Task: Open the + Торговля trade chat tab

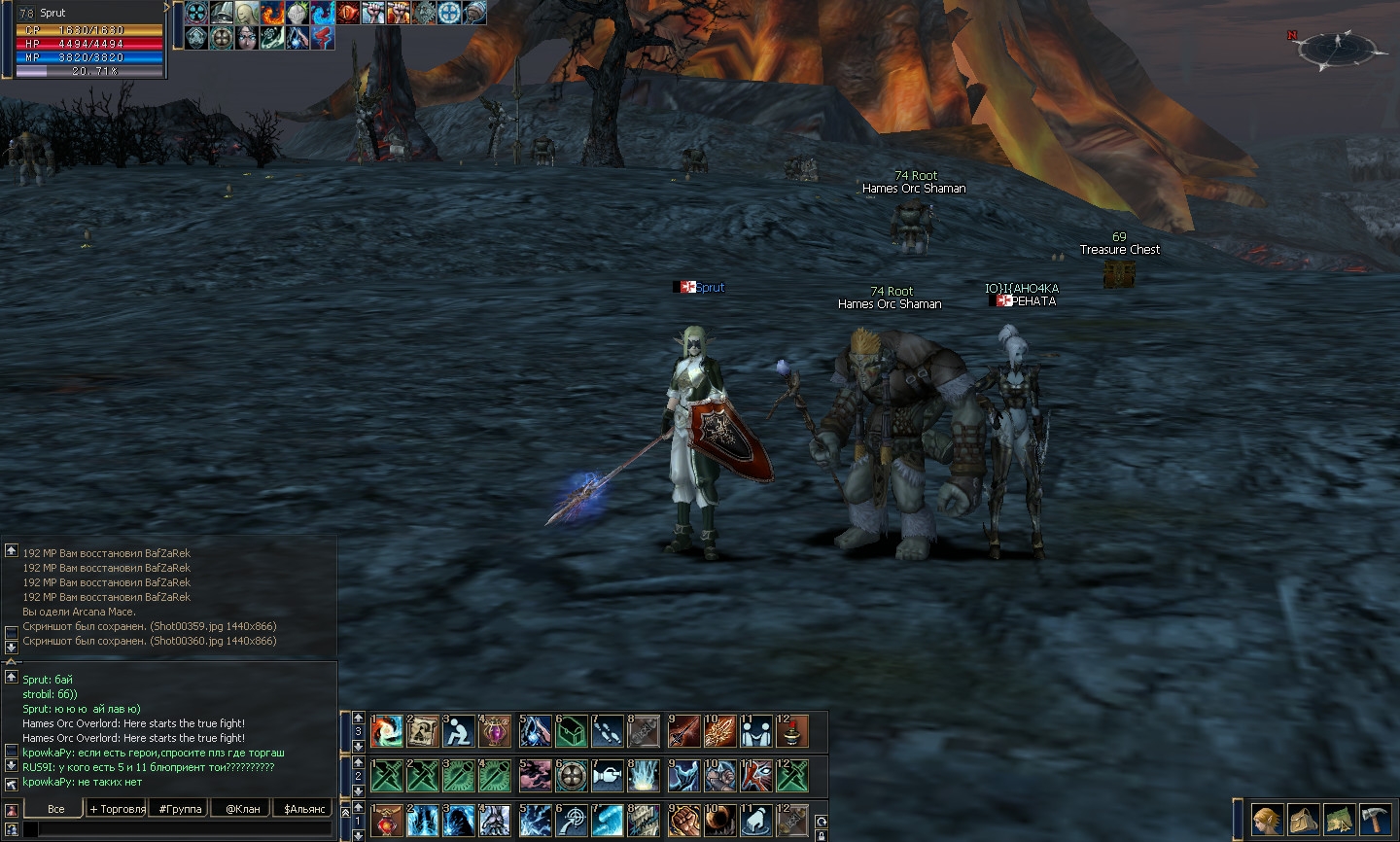Action: pyautogui.click(x=118, y=809)
